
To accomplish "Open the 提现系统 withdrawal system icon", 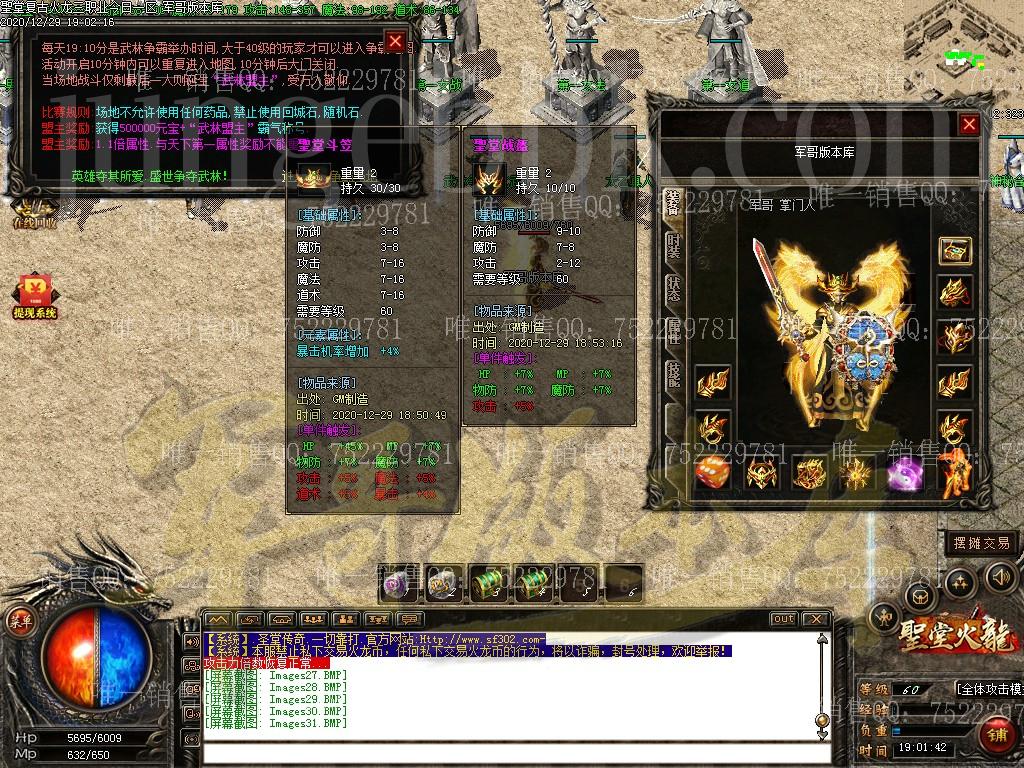I will 35,297.
